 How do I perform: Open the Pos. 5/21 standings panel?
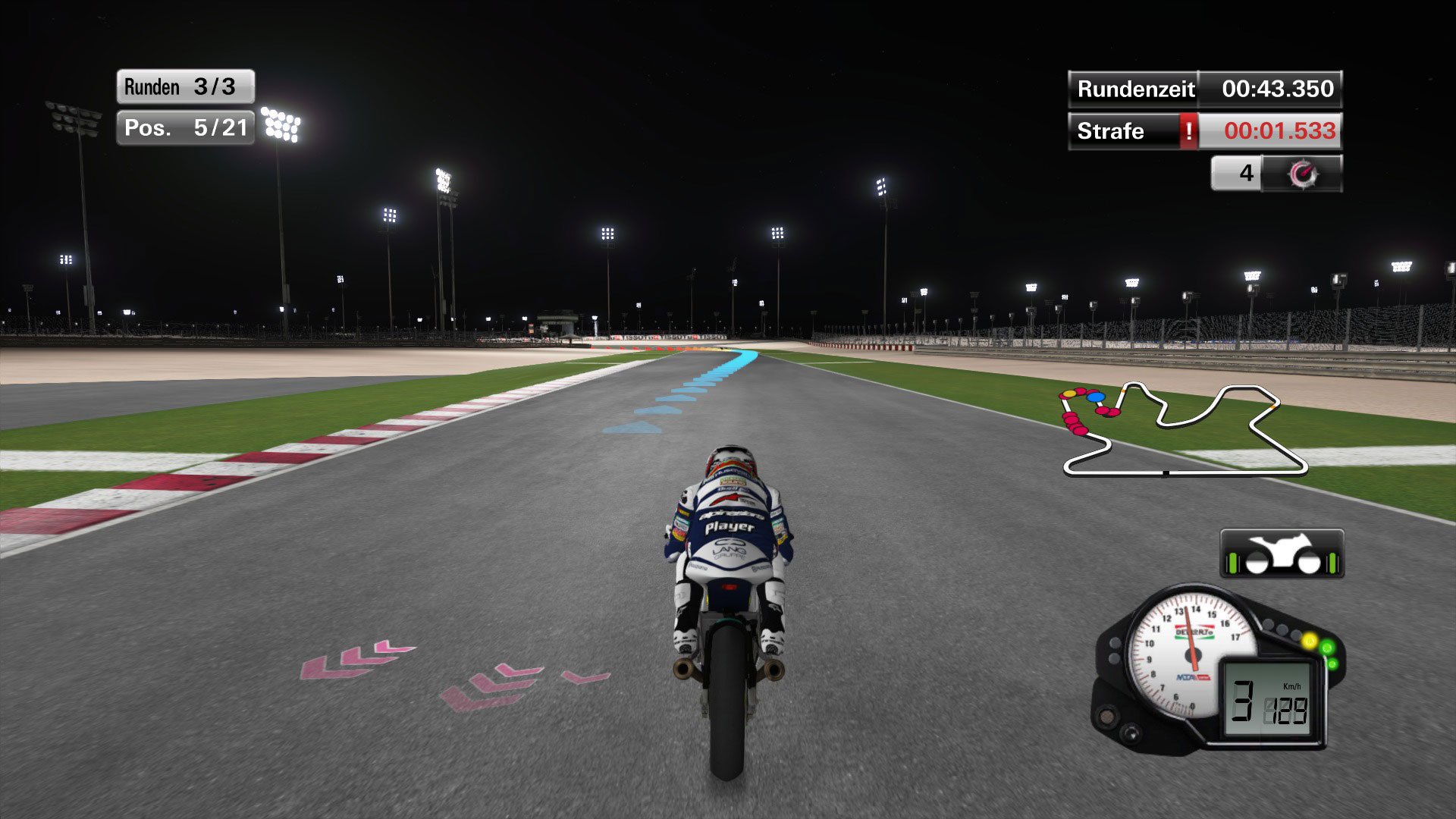pyautogui.click(x=186, y=127)
